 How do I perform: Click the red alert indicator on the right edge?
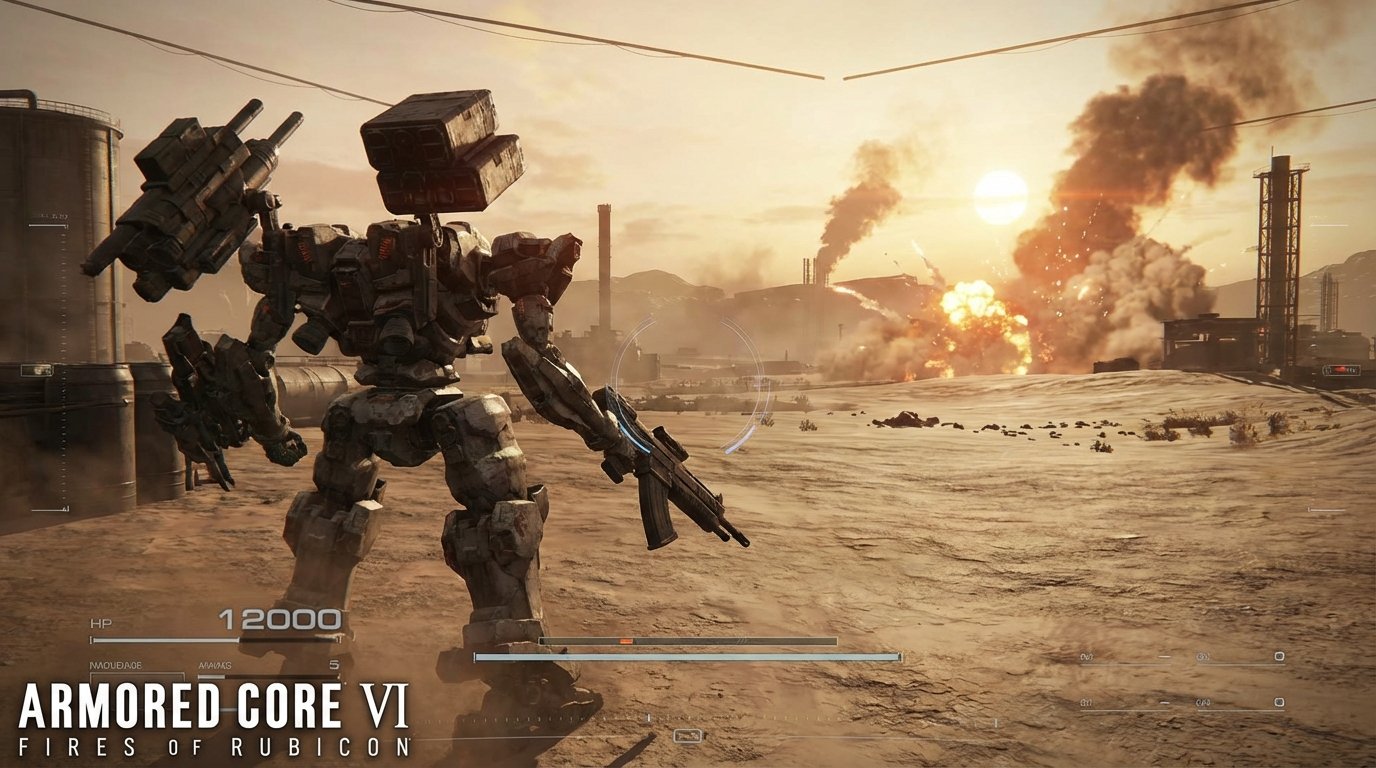pyautogui.click(x=1341, y=370)
